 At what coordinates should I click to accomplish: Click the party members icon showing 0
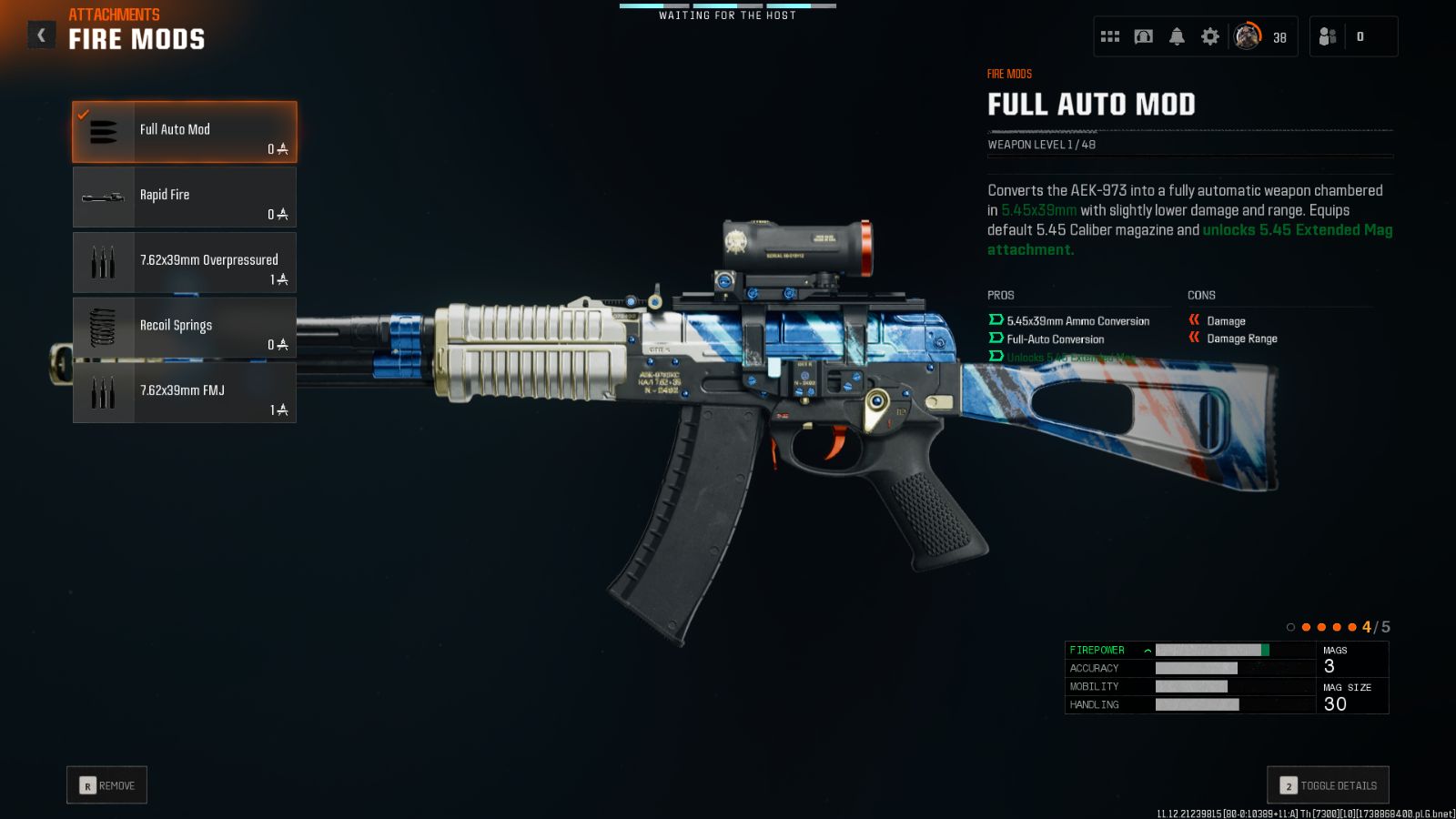point(1326,36)
